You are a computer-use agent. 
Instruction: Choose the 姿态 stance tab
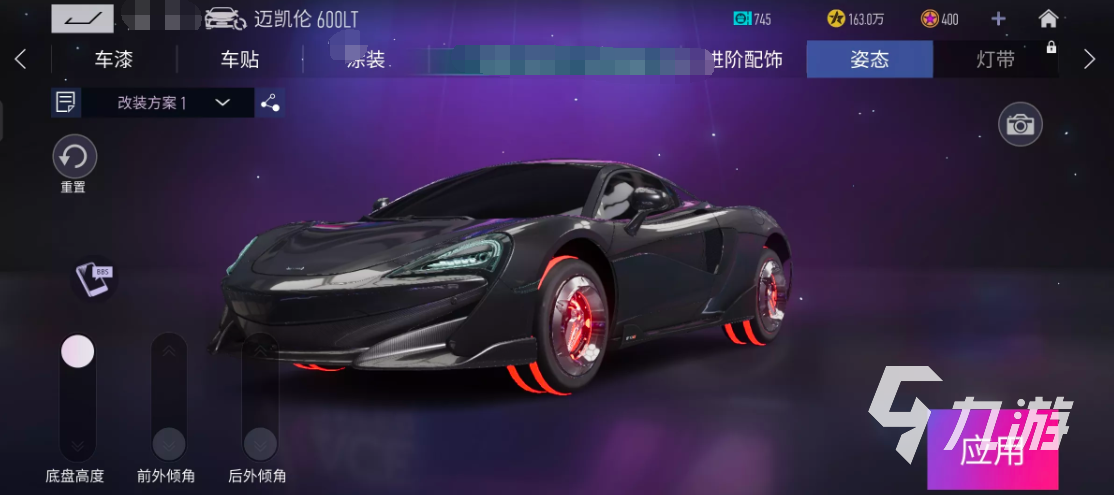pos(869,60)
